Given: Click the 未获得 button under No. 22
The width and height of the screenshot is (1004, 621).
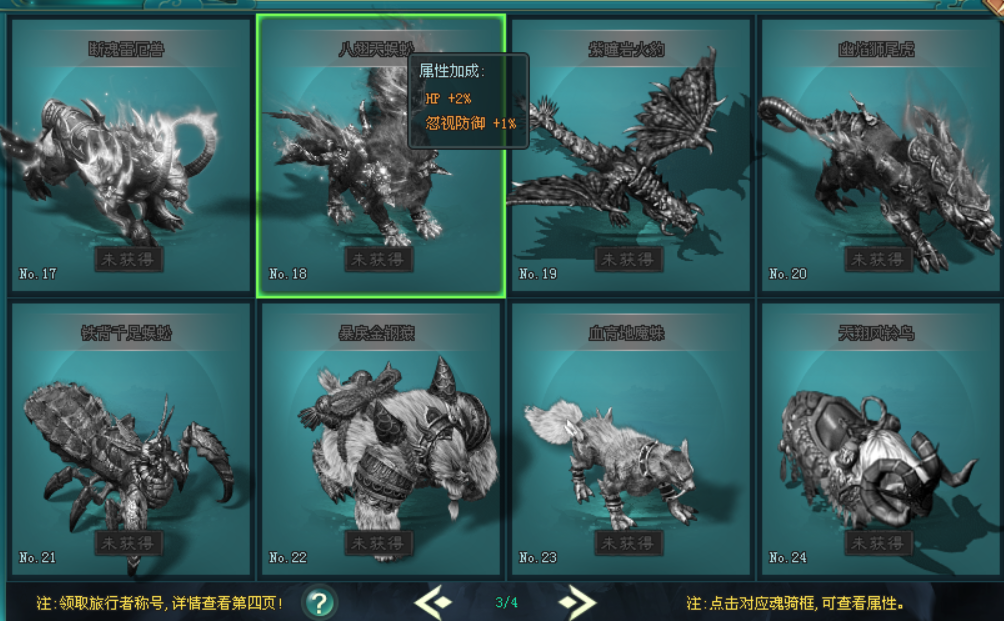Looking at the screenshot, I should click(379, 543).
